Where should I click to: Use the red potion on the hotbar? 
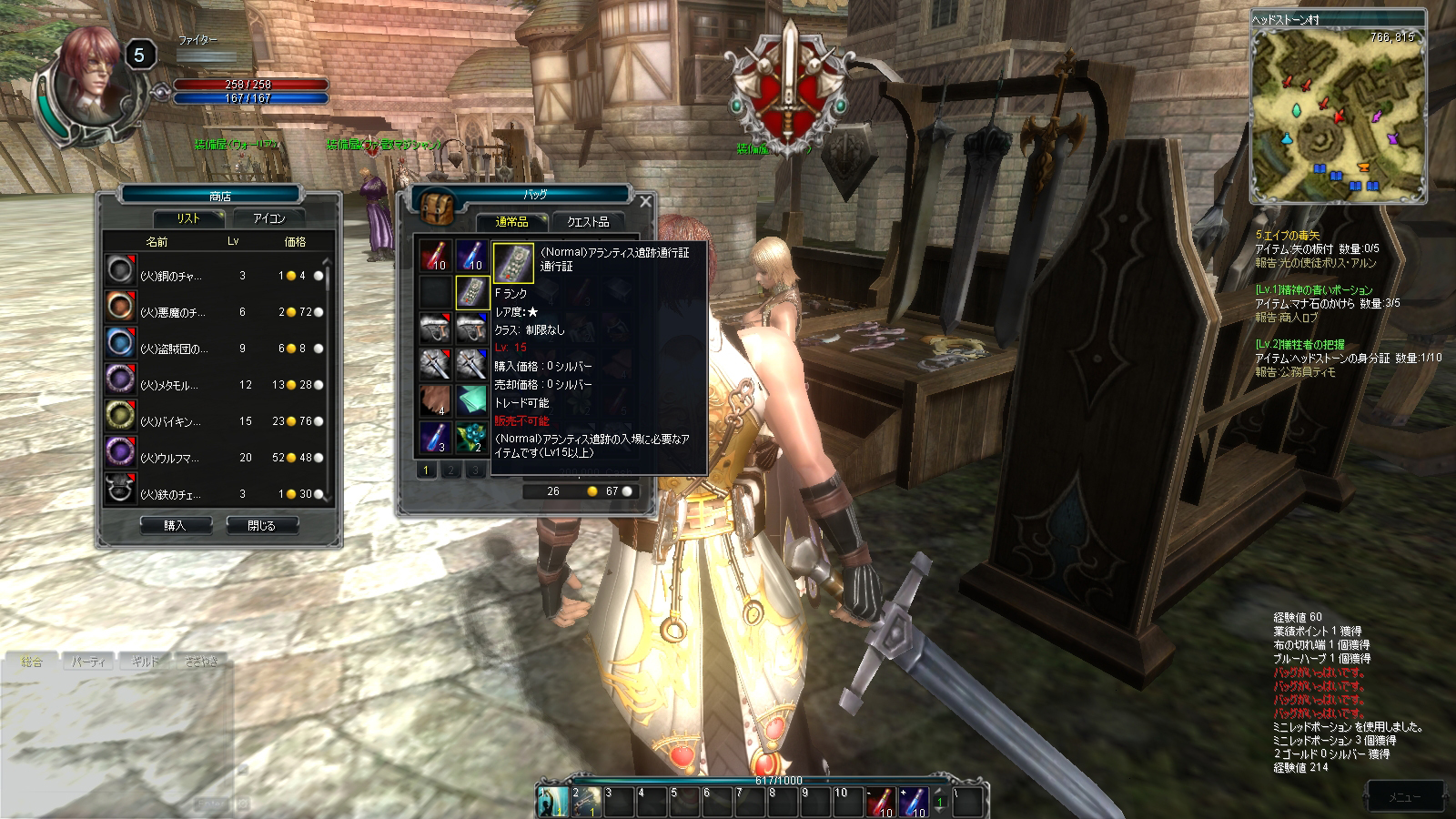[x=880, y=802]
